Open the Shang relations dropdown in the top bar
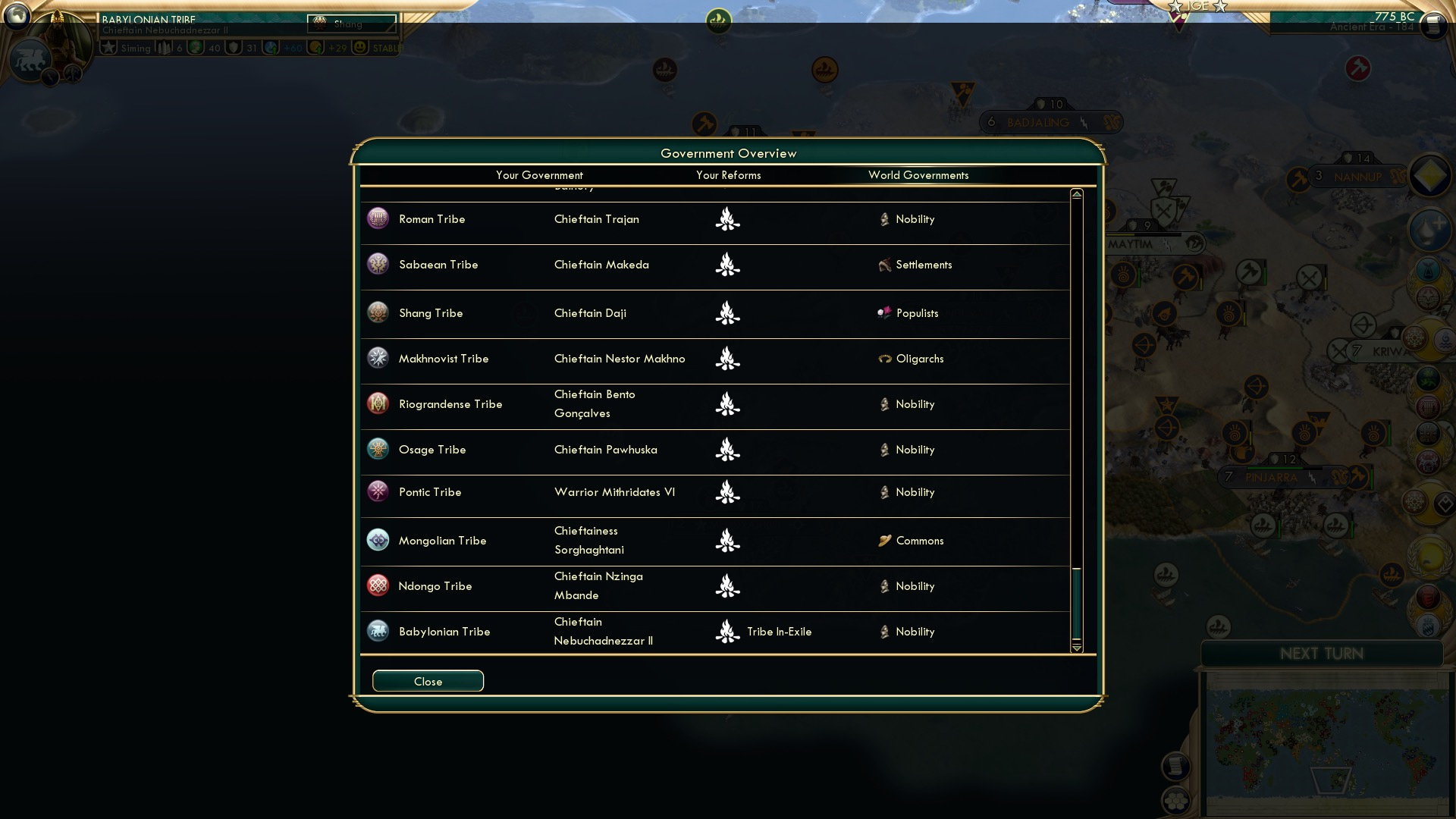The height and width of the screenshot is (819, 1456). 351,24
